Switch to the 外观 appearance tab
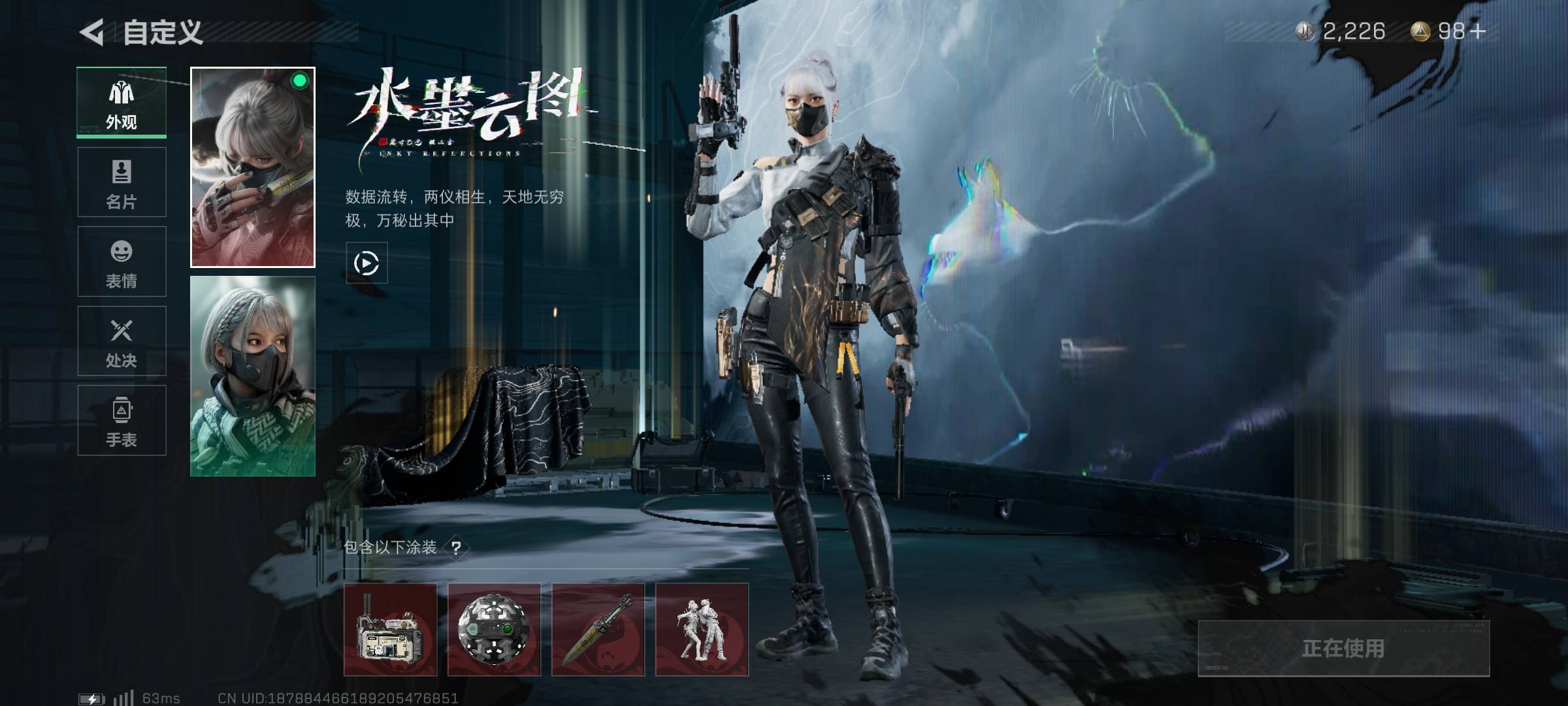1568x706 pixels. [x=122, y=103]
